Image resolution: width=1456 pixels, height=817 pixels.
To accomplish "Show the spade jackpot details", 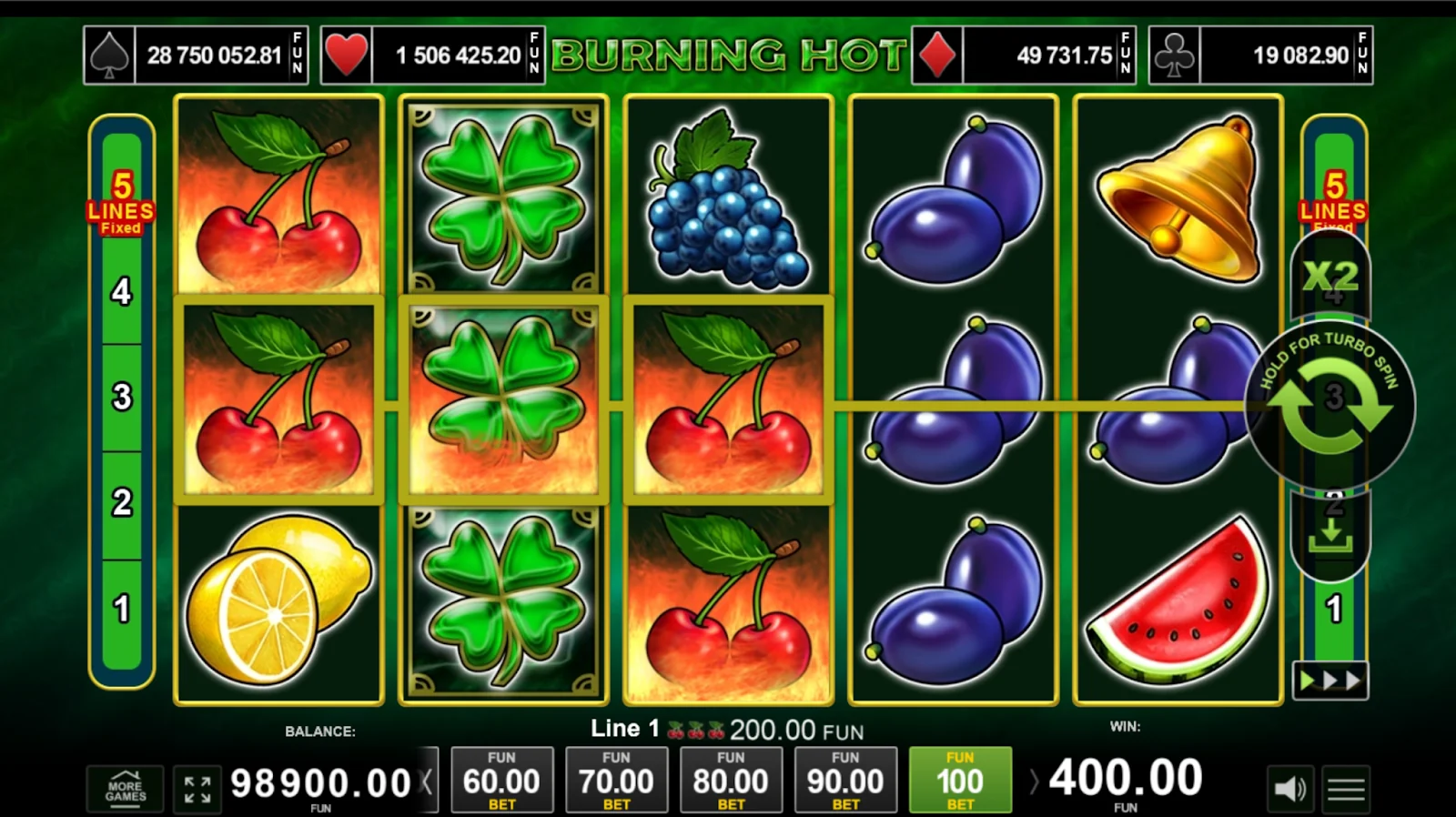I will (x=196, y=55).
